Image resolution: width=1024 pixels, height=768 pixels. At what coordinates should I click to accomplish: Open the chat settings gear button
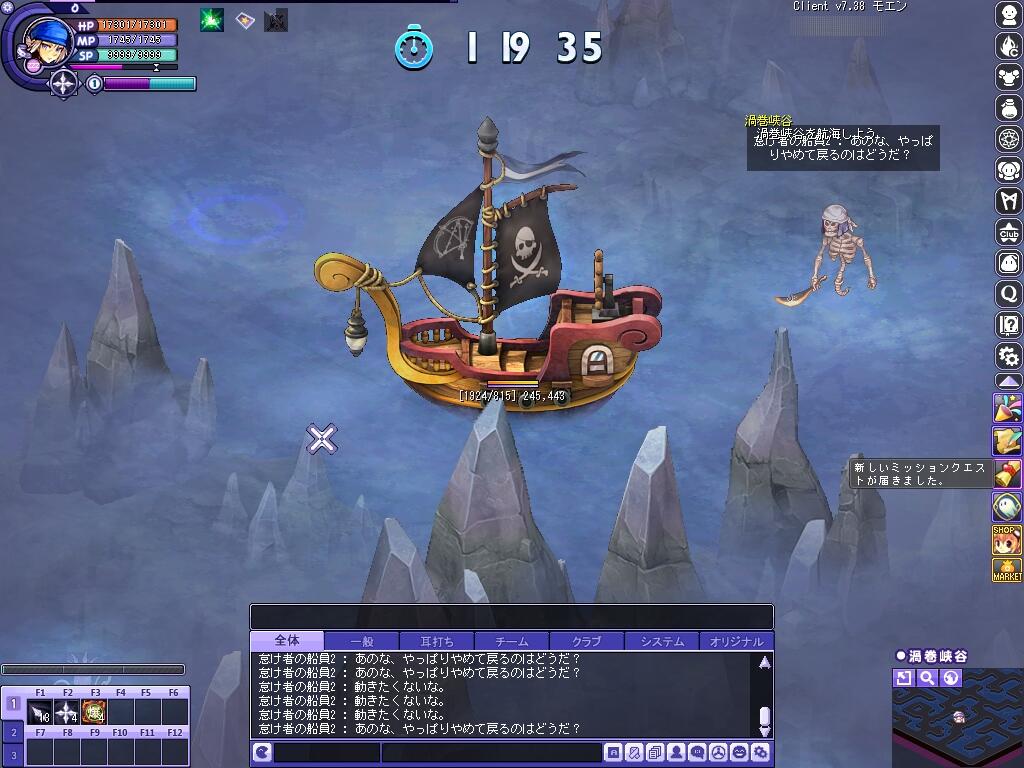[x=761, y=753]
